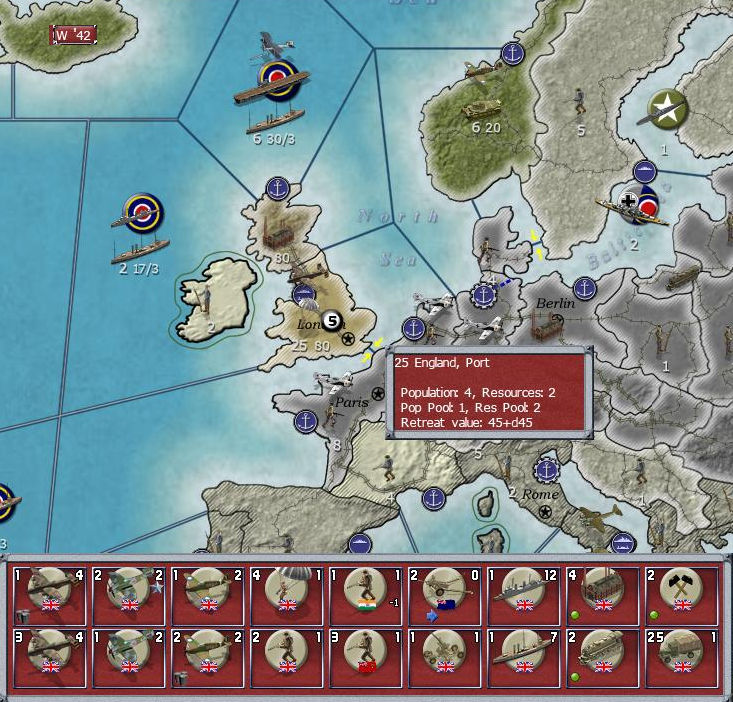This screenshot has height=702, width=733.
Task: Select the heavy bomber slot with strength 1
Action: (49, 595)
